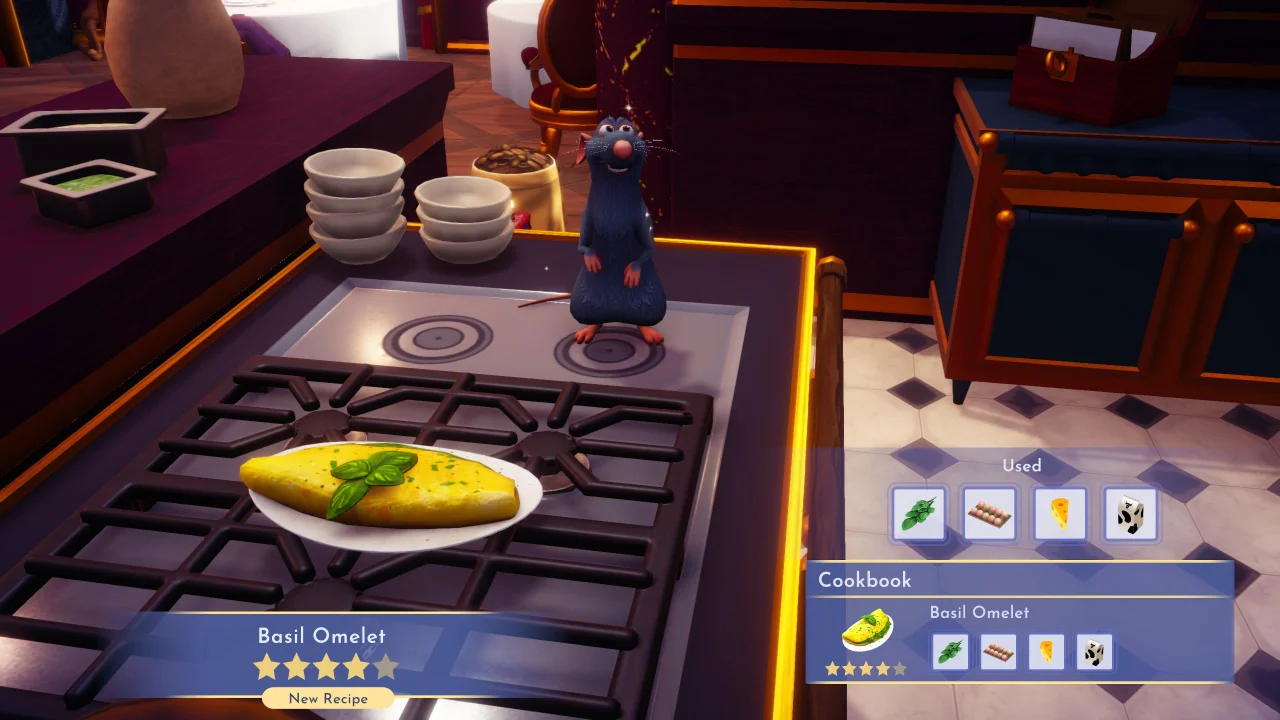This screenshot has width=1280, height=720.
Task: Select the cheese wedge icon in Used ingredients
Action: pyautogui.click(x=1060, y=514)
